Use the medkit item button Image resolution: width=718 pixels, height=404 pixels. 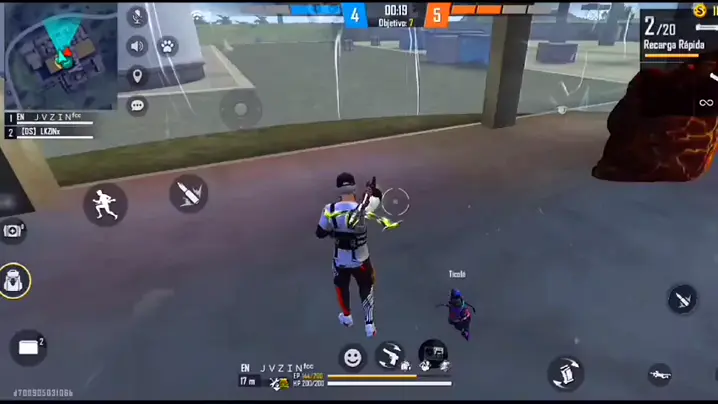(13, 231)
